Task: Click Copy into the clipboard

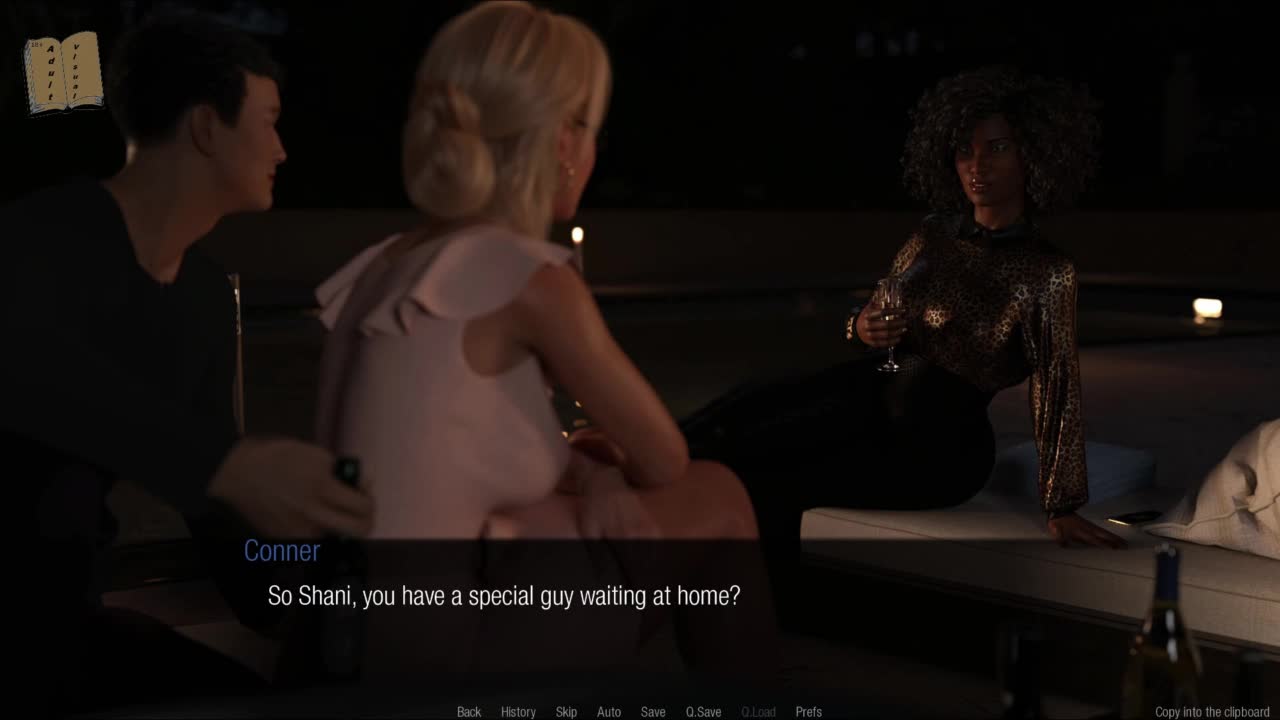Action: 1212,712
